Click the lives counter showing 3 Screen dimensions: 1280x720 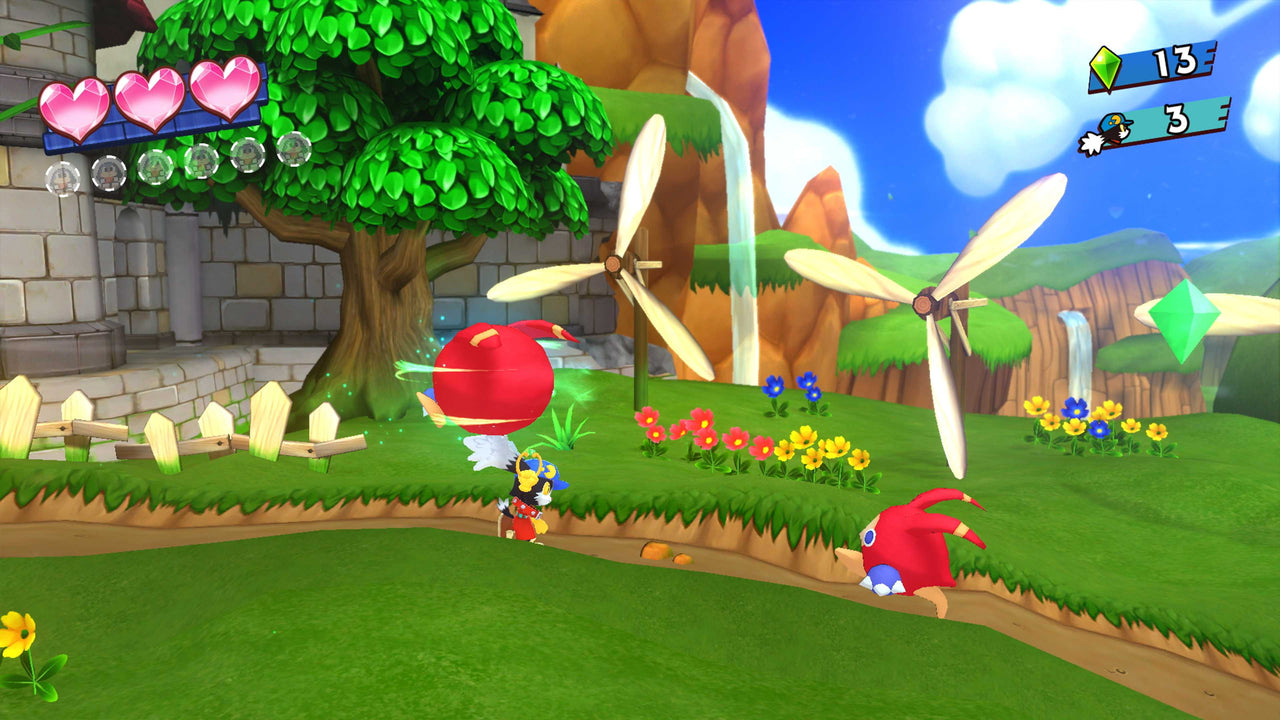click(x=1180, y=123)
